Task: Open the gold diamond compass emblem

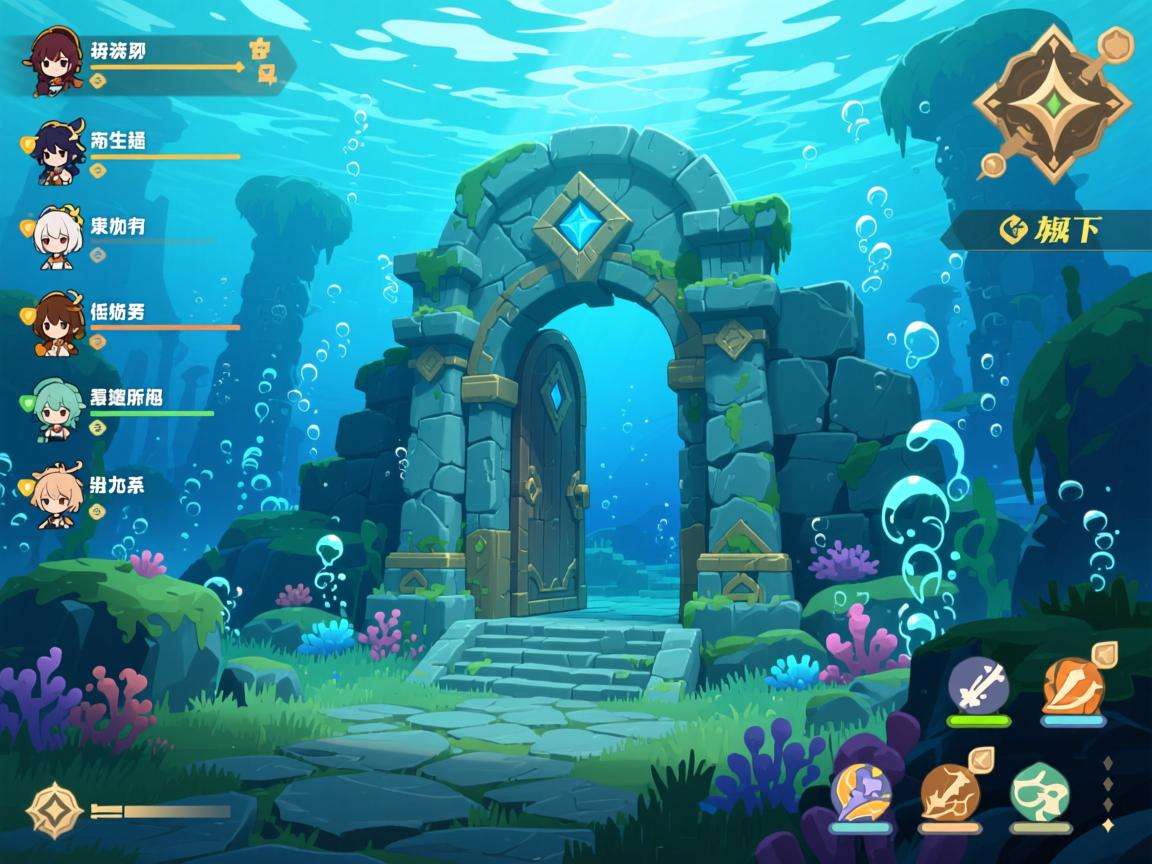Action: coord(1051,104)
